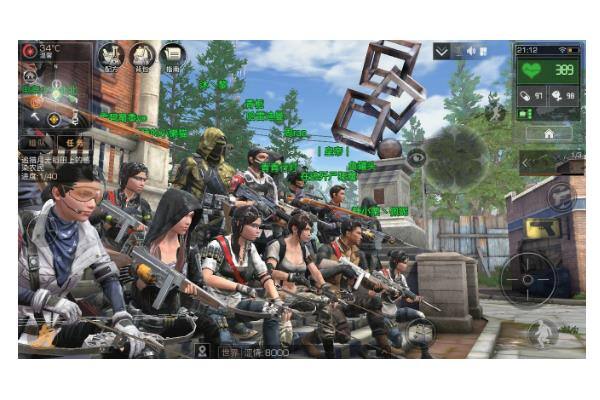Expand the weapon panel left arrow
This screenshot has height=400, width=600.
[x=528, y=163]
